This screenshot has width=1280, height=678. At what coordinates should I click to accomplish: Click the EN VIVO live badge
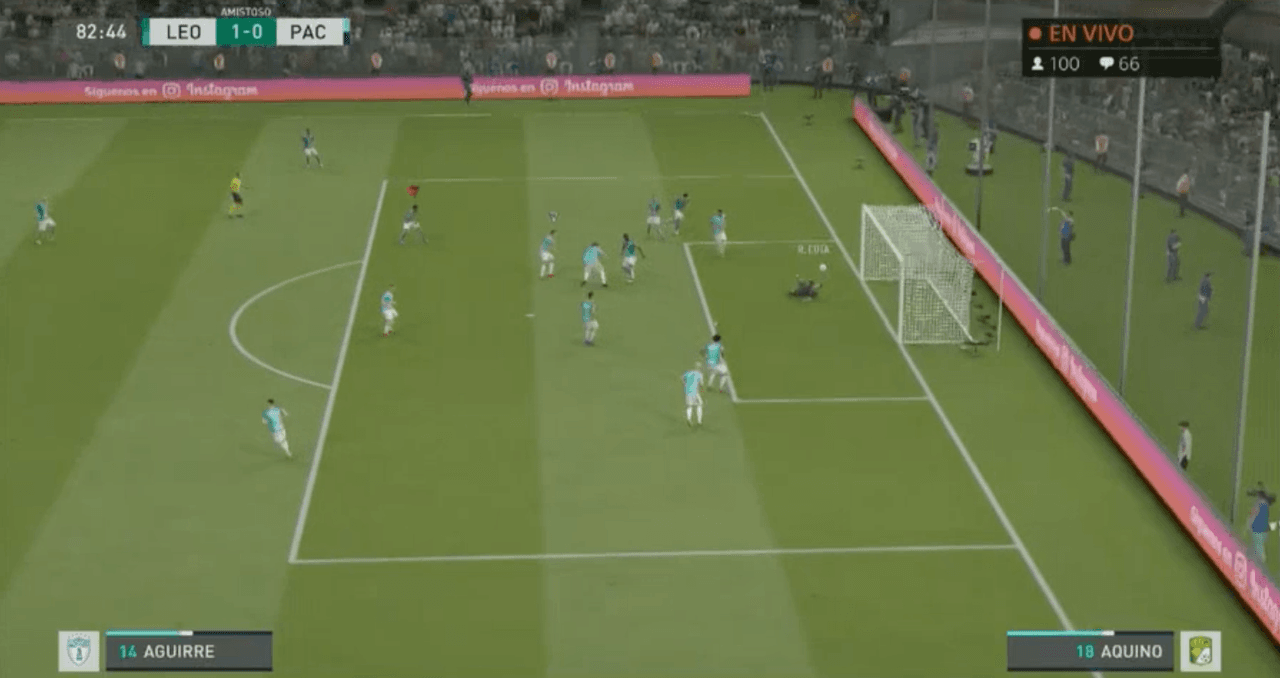coord(1081,34)
